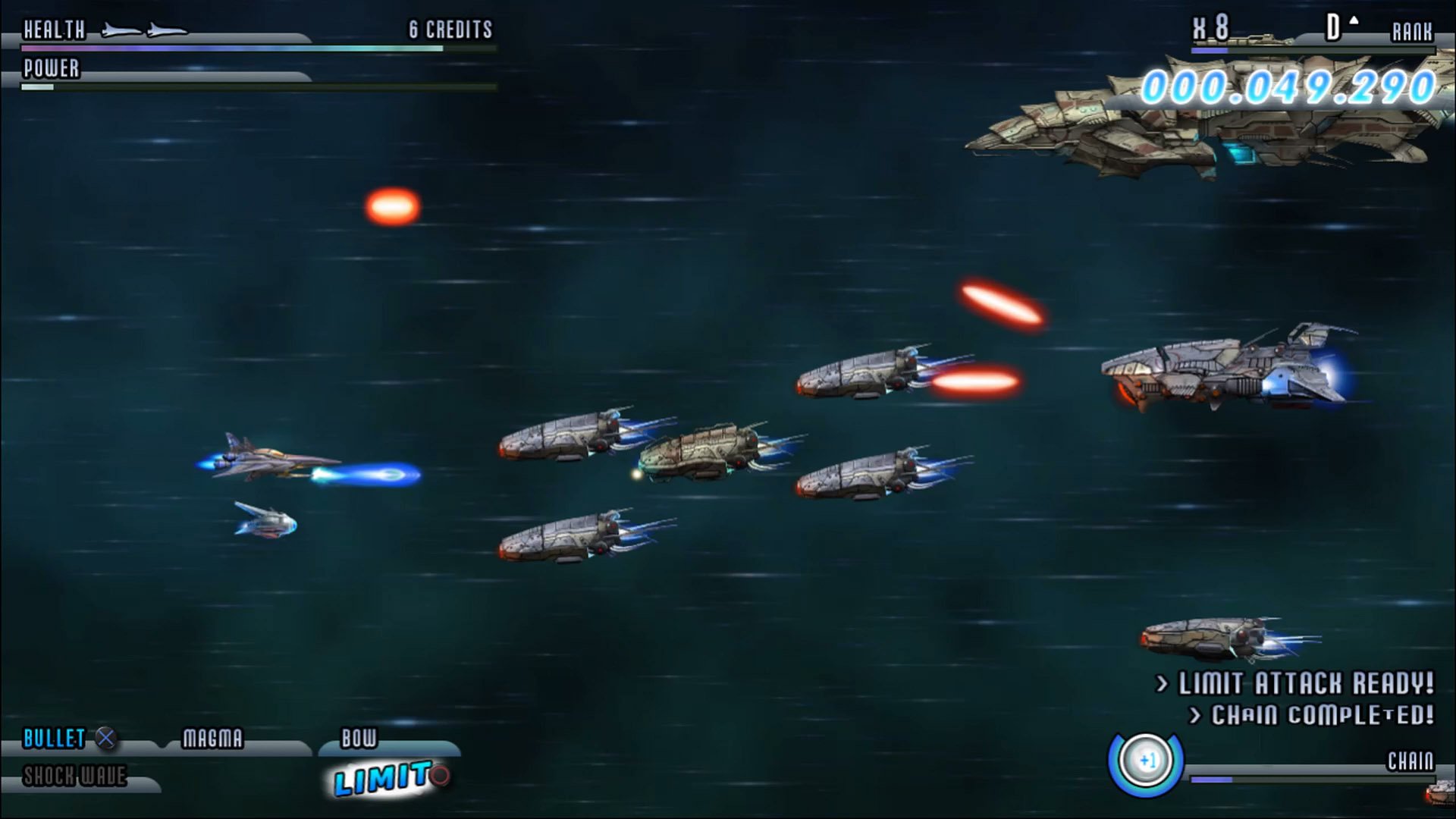Select the BULLET weapon X button icon
Image resolution: width=1456 pixels, height=819 pixels.
[x=106, y=739]
